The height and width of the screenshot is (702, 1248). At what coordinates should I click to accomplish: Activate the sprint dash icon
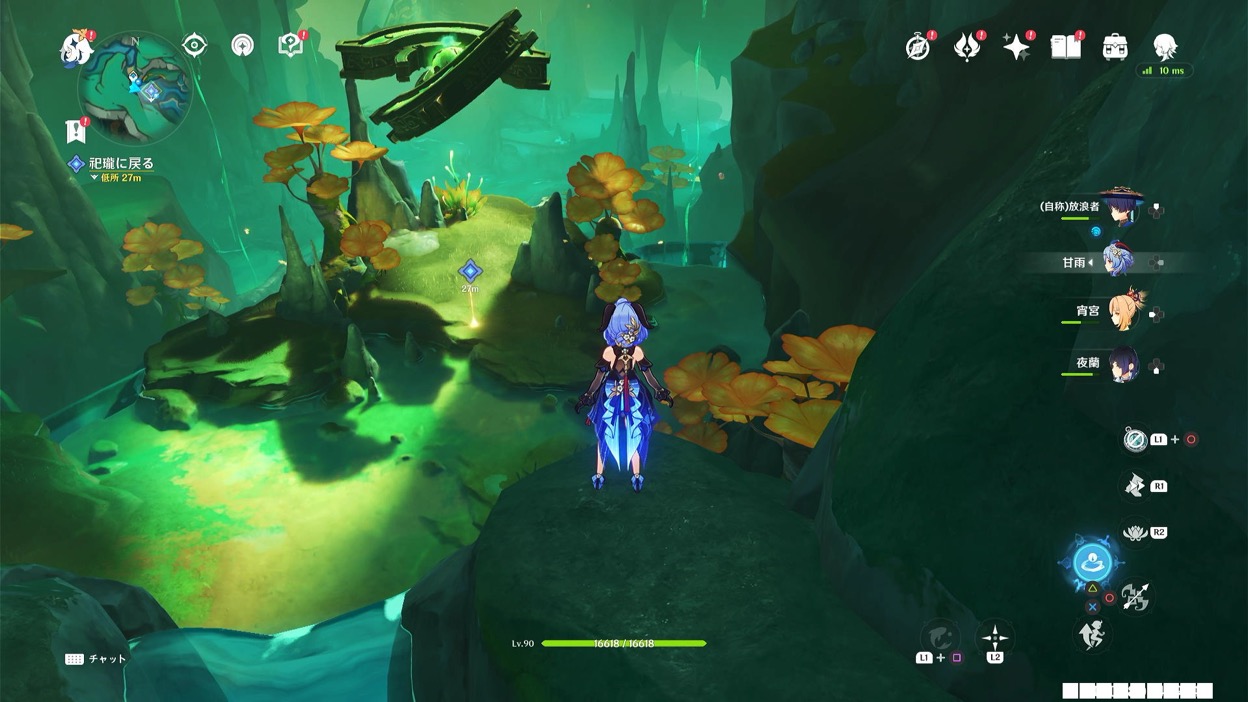1091,633
